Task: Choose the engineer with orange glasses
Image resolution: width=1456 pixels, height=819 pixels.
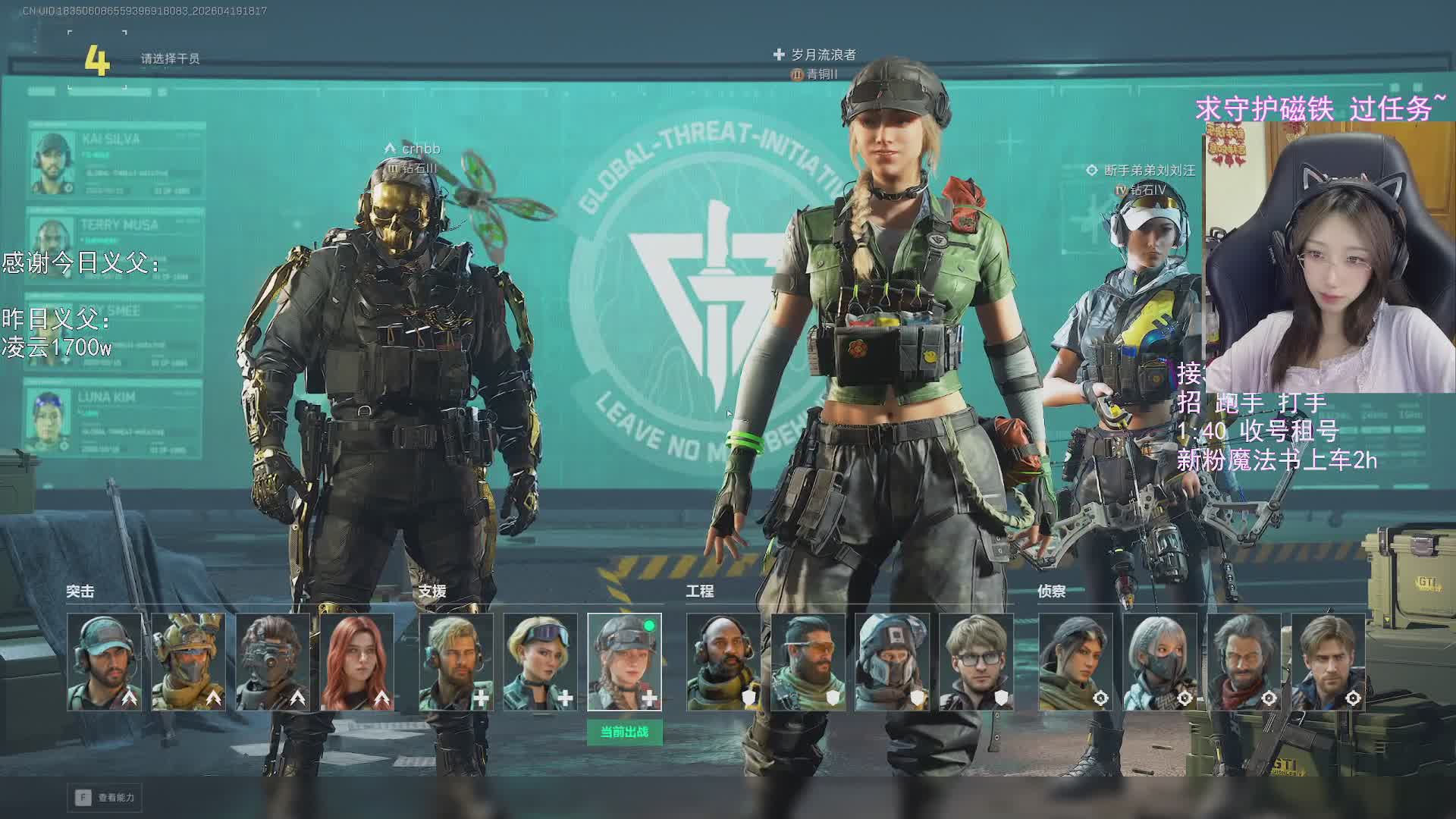Action: (808, 661)
